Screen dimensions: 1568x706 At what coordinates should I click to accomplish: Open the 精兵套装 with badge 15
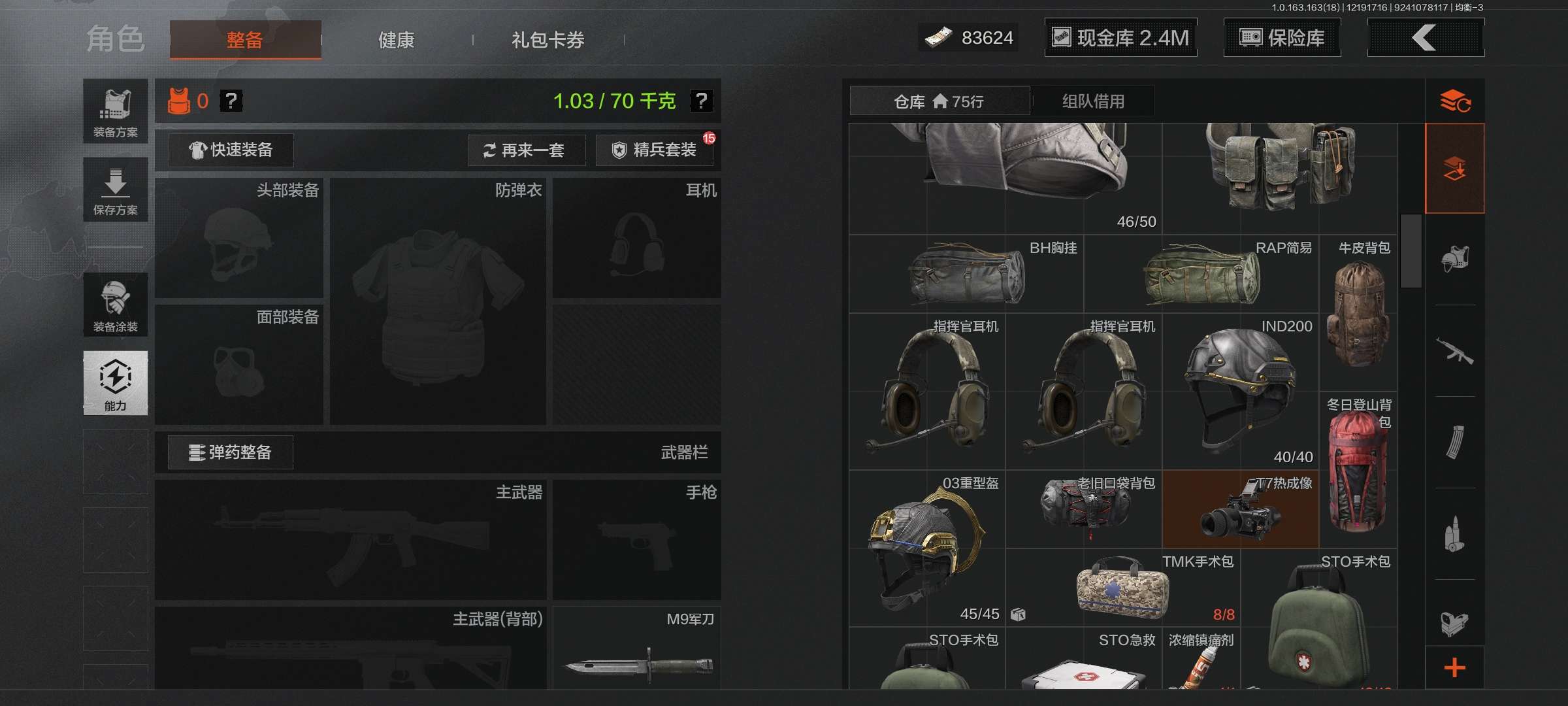point(653,150)
